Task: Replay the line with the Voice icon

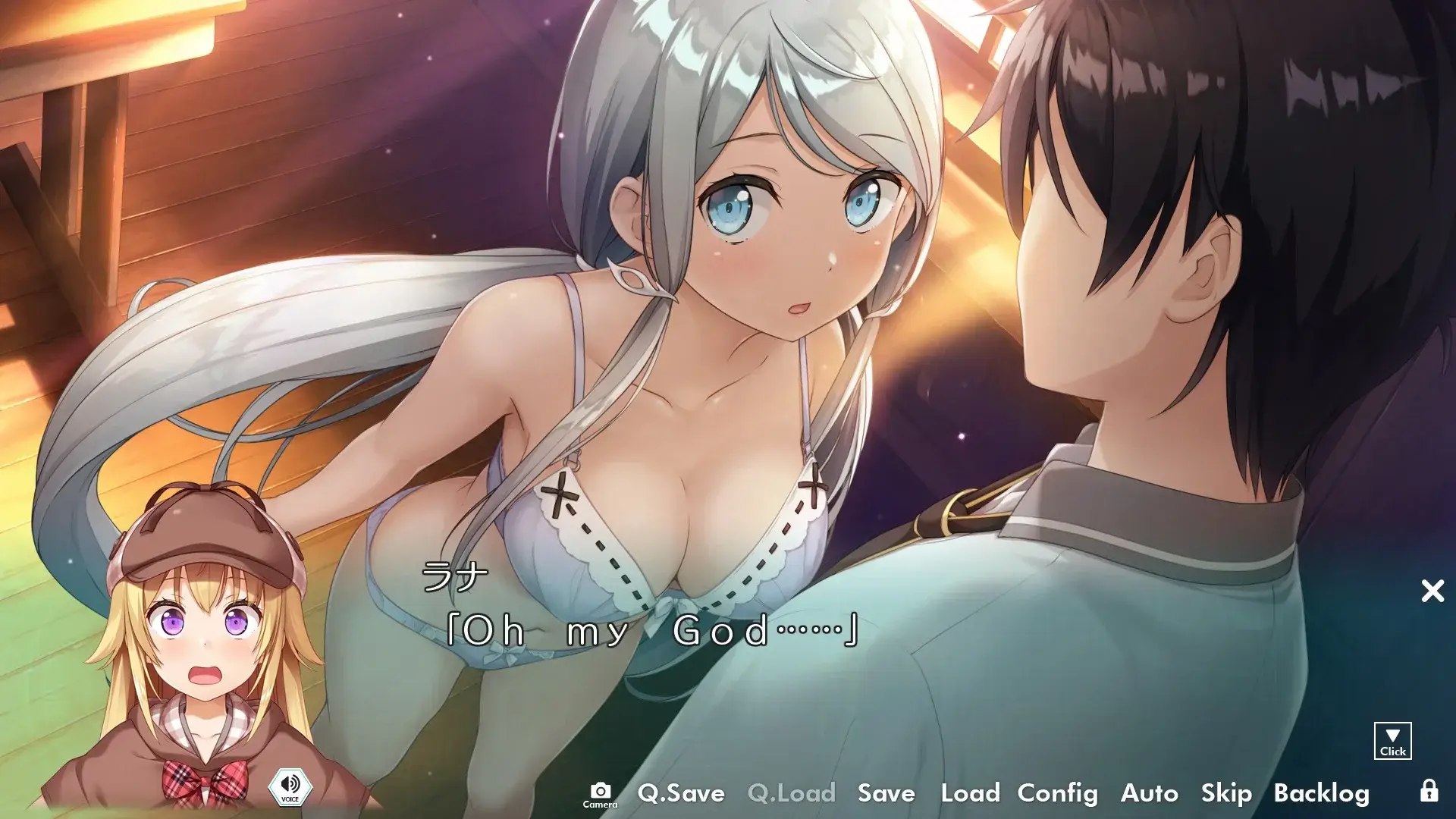Action: point(290,786)
